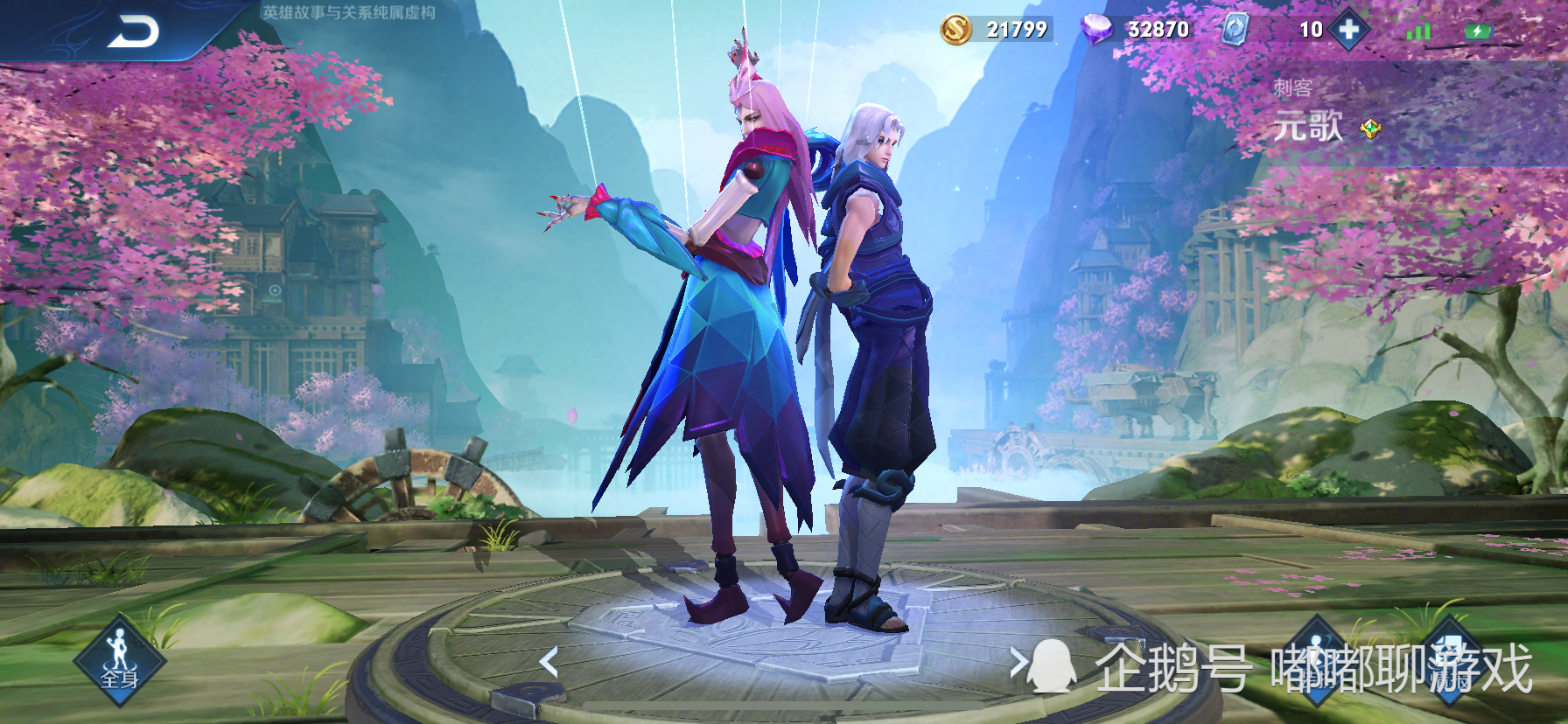Show the next hero with the right arrow
The image size is (1568, 724).
tap(1018, 662)
